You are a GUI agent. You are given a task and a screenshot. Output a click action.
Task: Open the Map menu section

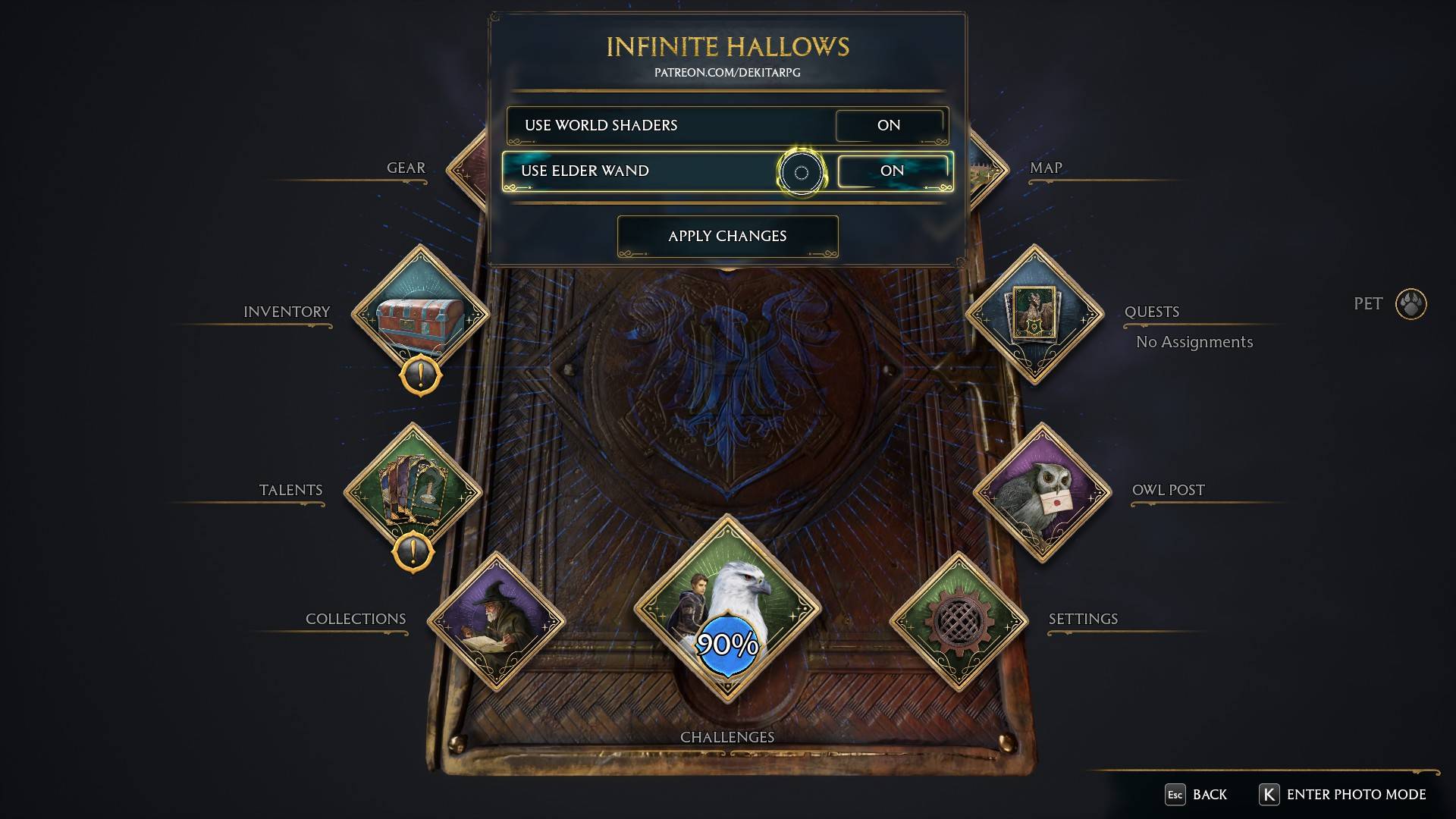[x=1045, y=168]
